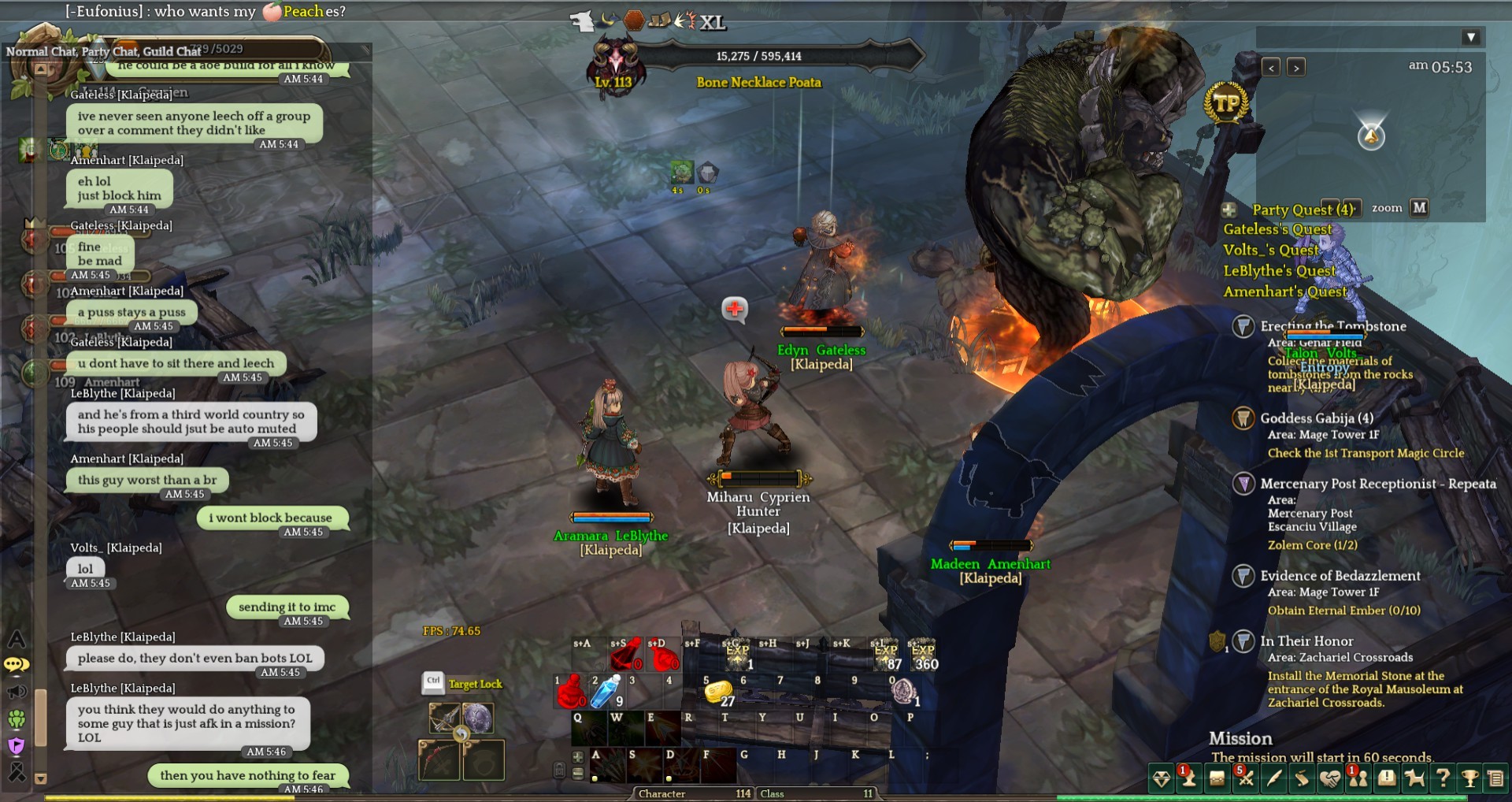This screenshot has width=1512, height=802.
Task: Click the weapon swap arrow button
Action: [461, 733]
